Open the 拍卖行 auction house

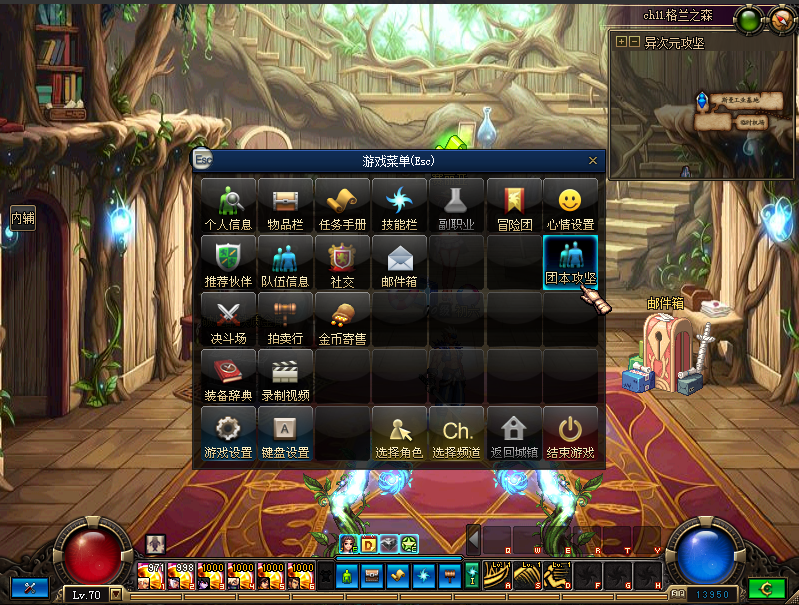285,318
